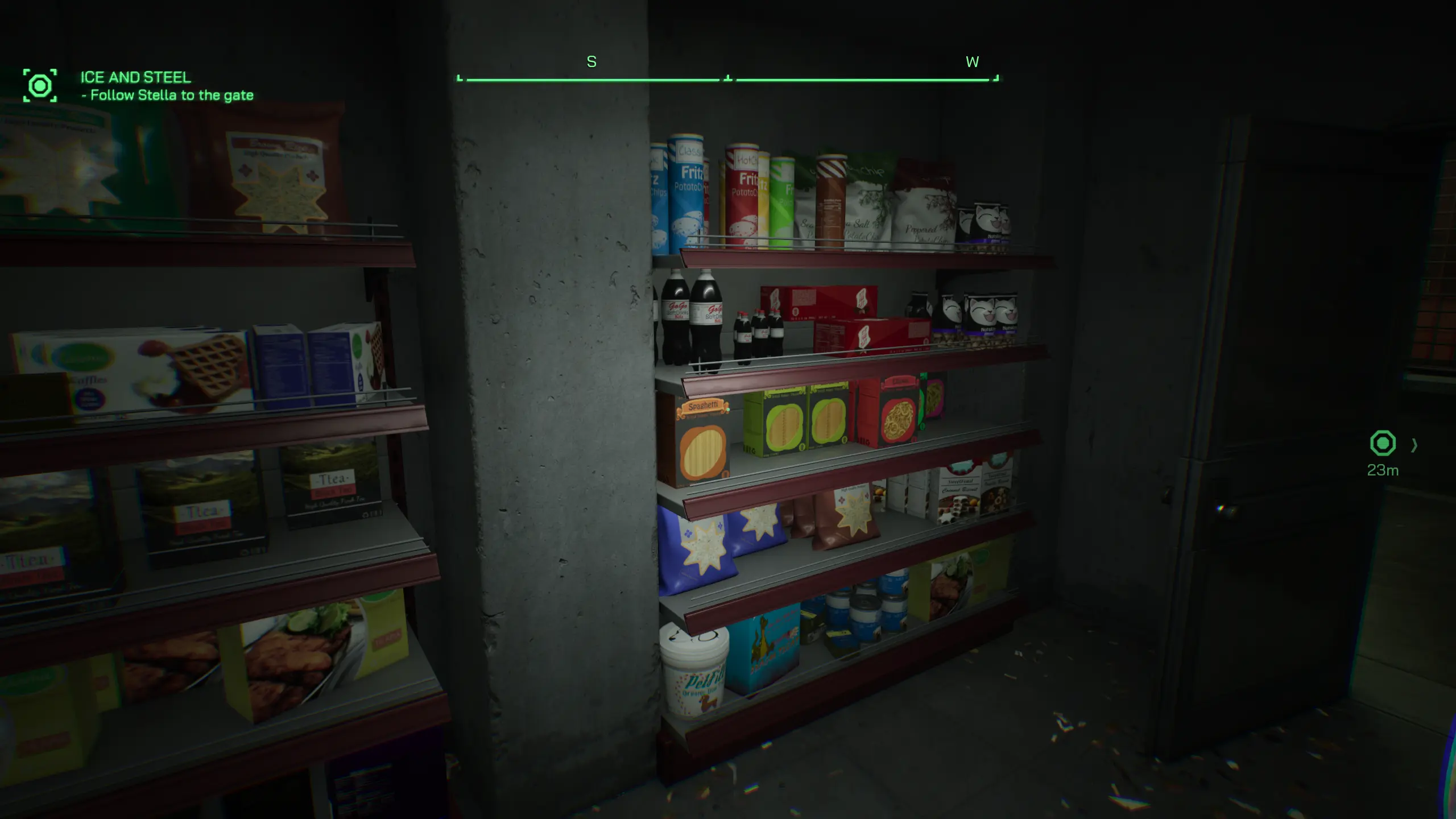Click the objective waypoint marker showing 23m
1456x819 pixels.
click(1382, 444)
